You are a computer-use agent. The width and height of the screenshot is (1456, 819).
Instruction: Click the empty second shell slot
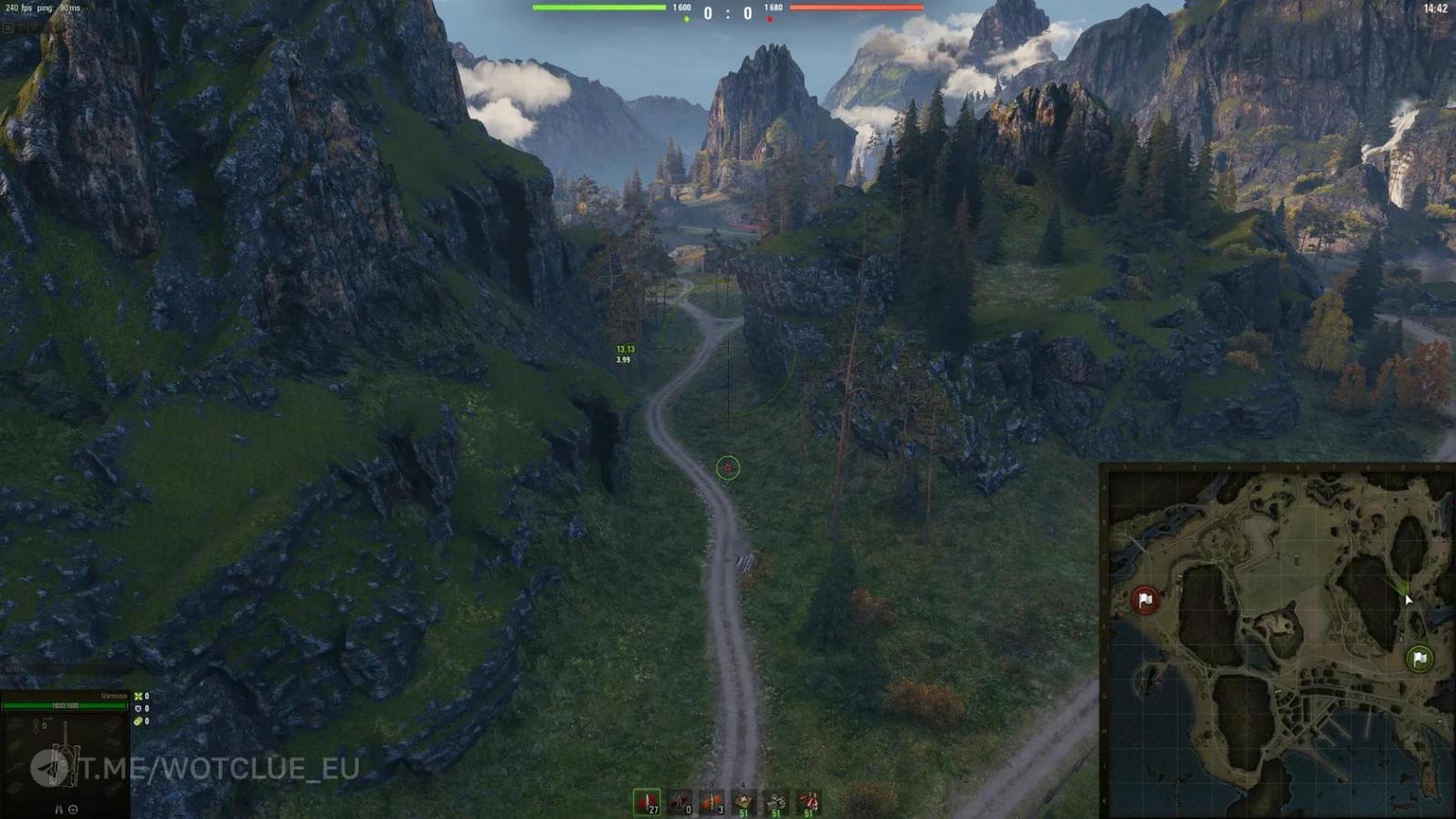coord(681,803)
